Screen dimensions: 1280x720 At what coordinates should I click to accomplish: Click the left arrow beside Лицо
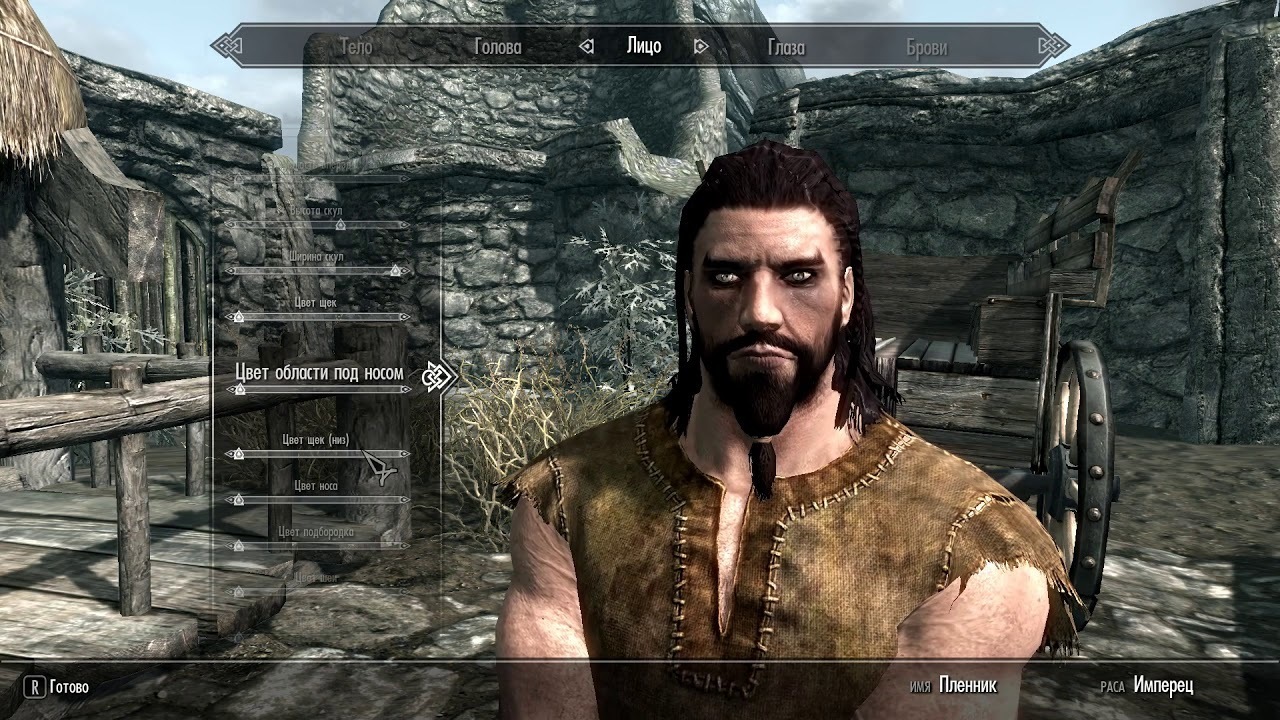[587, 46]
